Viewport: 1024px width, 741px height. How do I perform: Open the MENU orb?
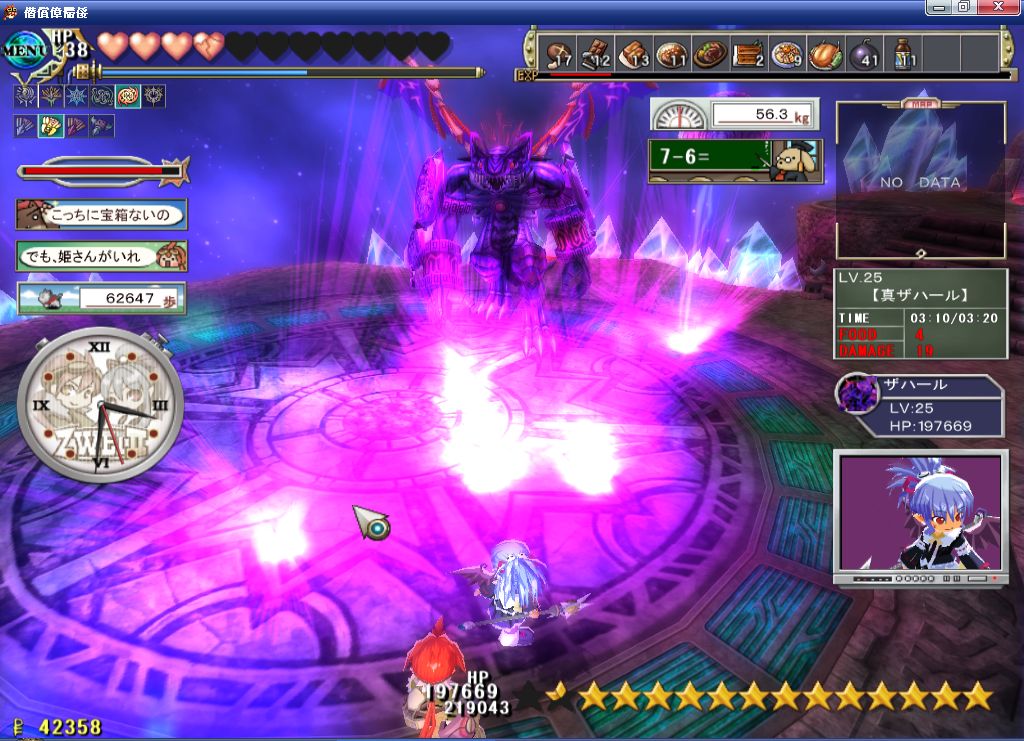[x=23, y=46]
